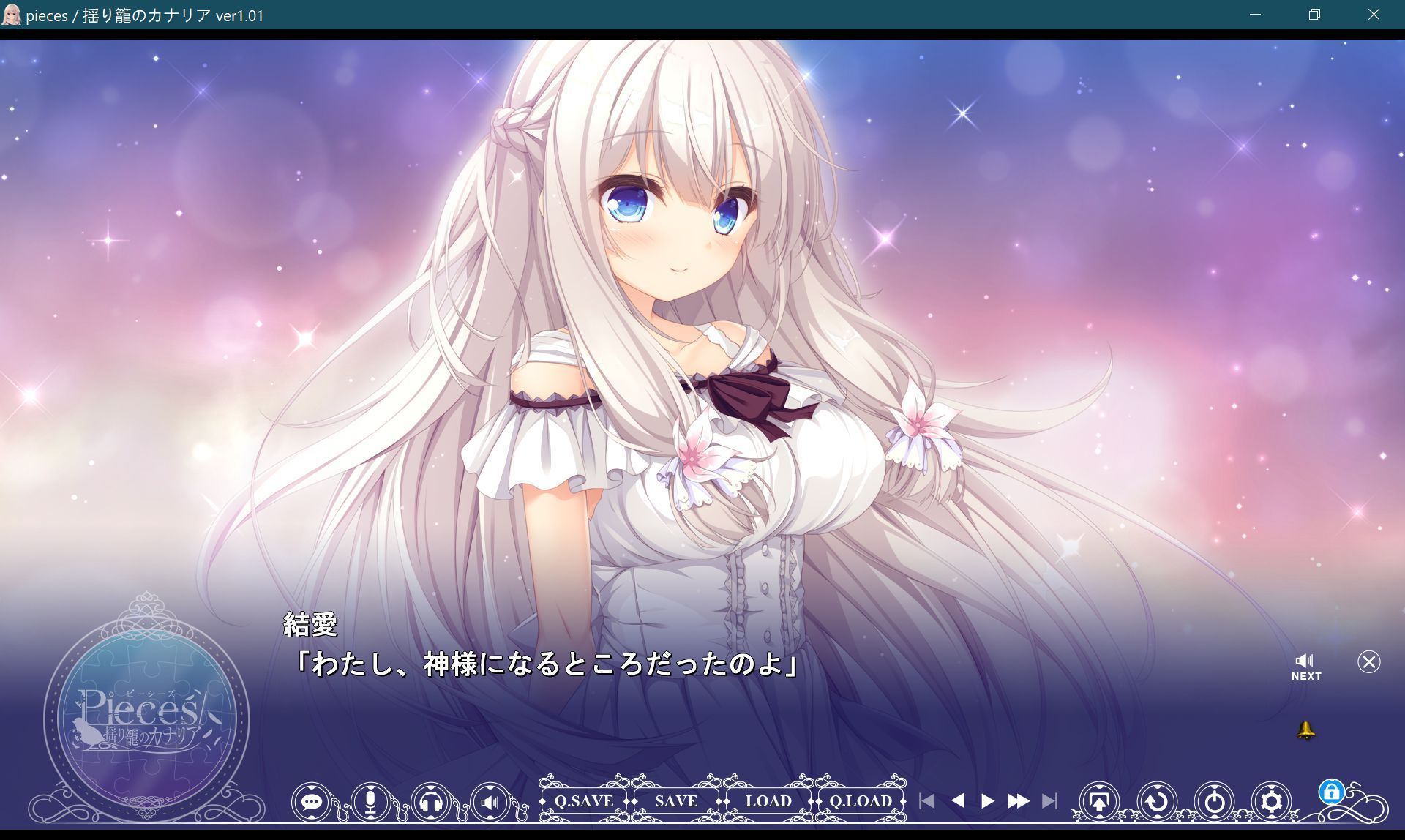Click the fast-forward skip arrows
Image resolution: width=1405 pixels, height=840 pixels.
tap(1019, 801)
